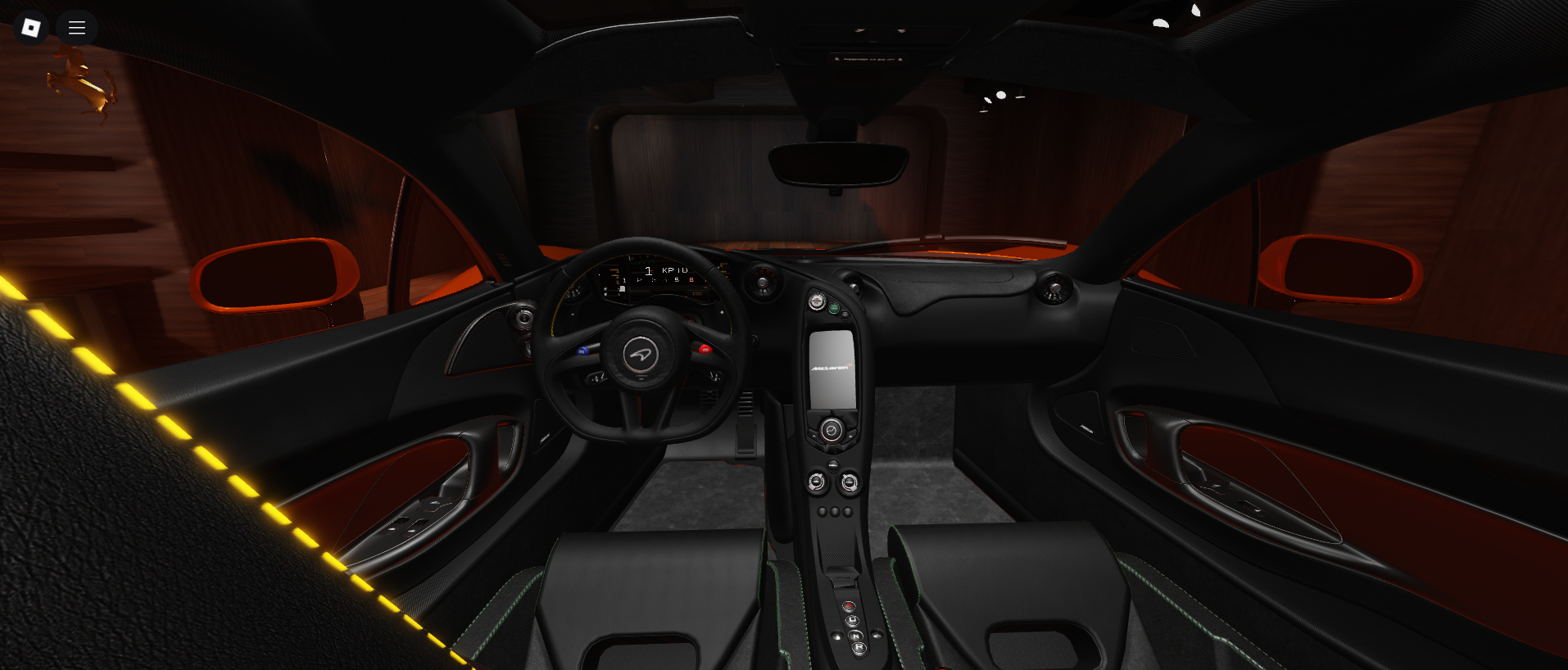This screenshot has width=1568, height=670.
Task: Open the Roblox logo menu
Action: pyautogui.click(x=31, y=28)
